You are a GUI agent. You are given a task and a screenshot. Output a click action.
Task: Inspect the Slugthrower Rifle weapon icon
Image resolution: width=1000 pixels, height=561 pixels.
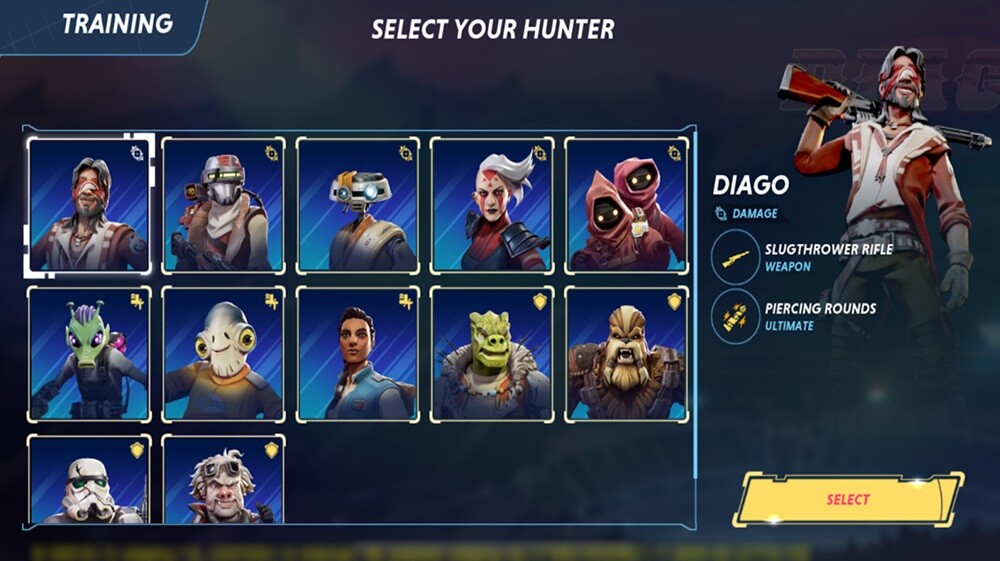736,256
